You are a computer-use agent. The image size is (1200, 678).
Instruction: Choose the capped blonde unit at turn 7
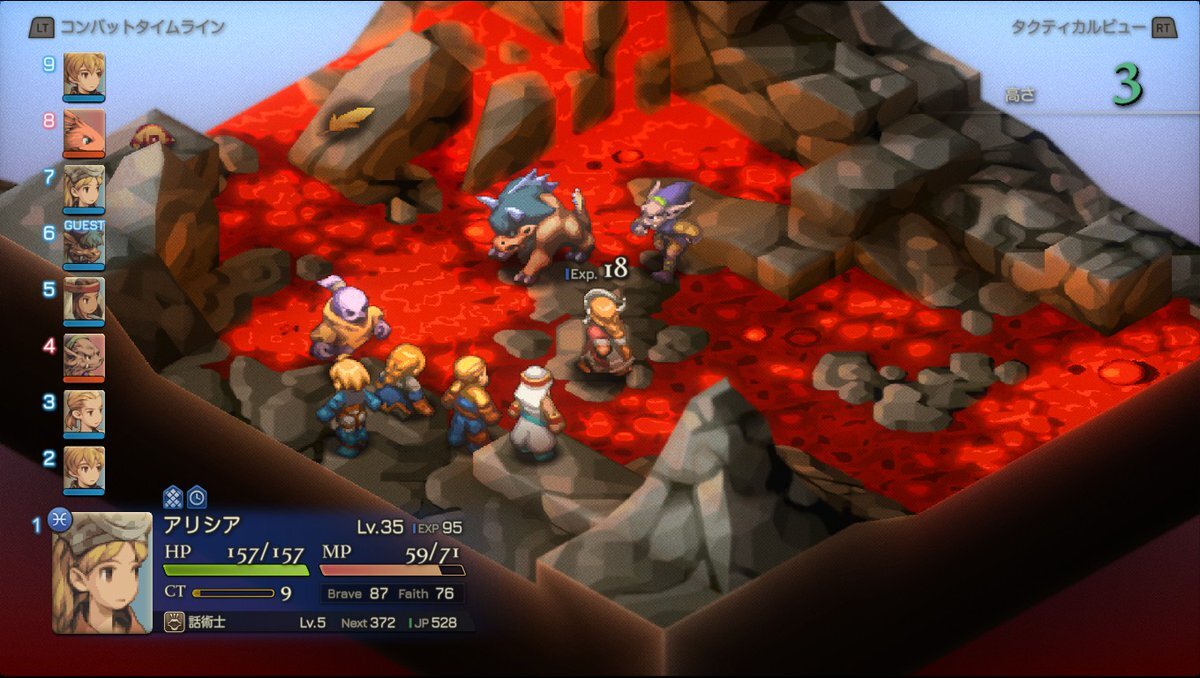[x=84, y=187]
